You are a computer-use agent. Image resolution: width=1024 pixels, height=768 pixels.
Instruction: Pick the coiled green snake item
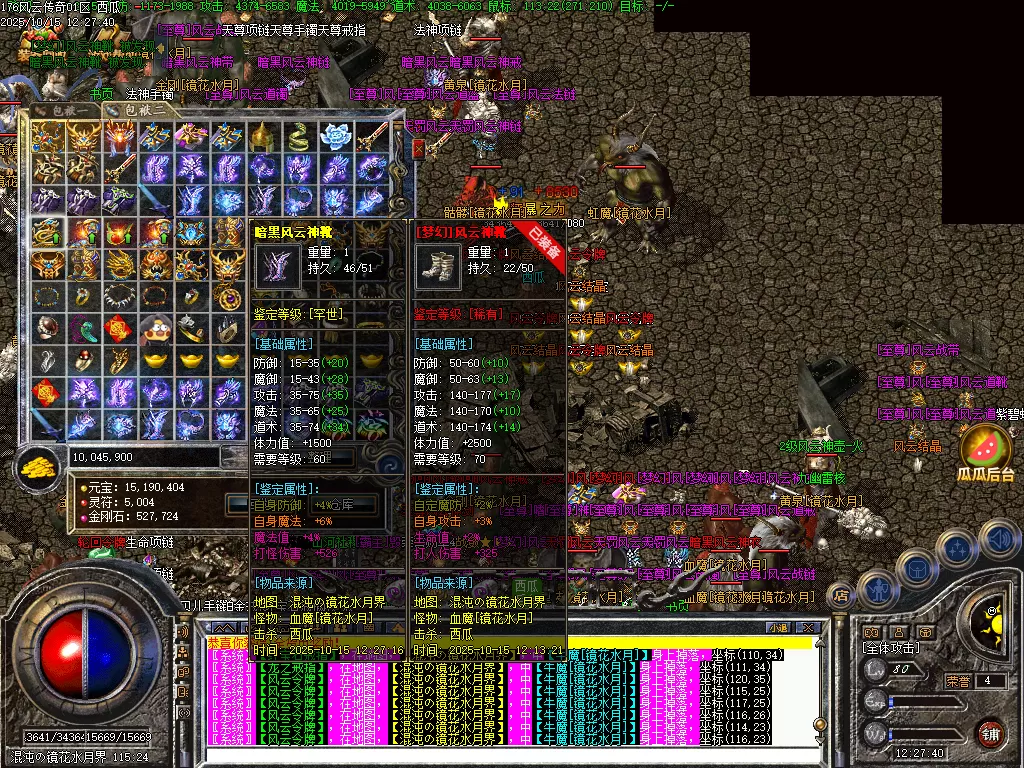click(x=297, y=135)
